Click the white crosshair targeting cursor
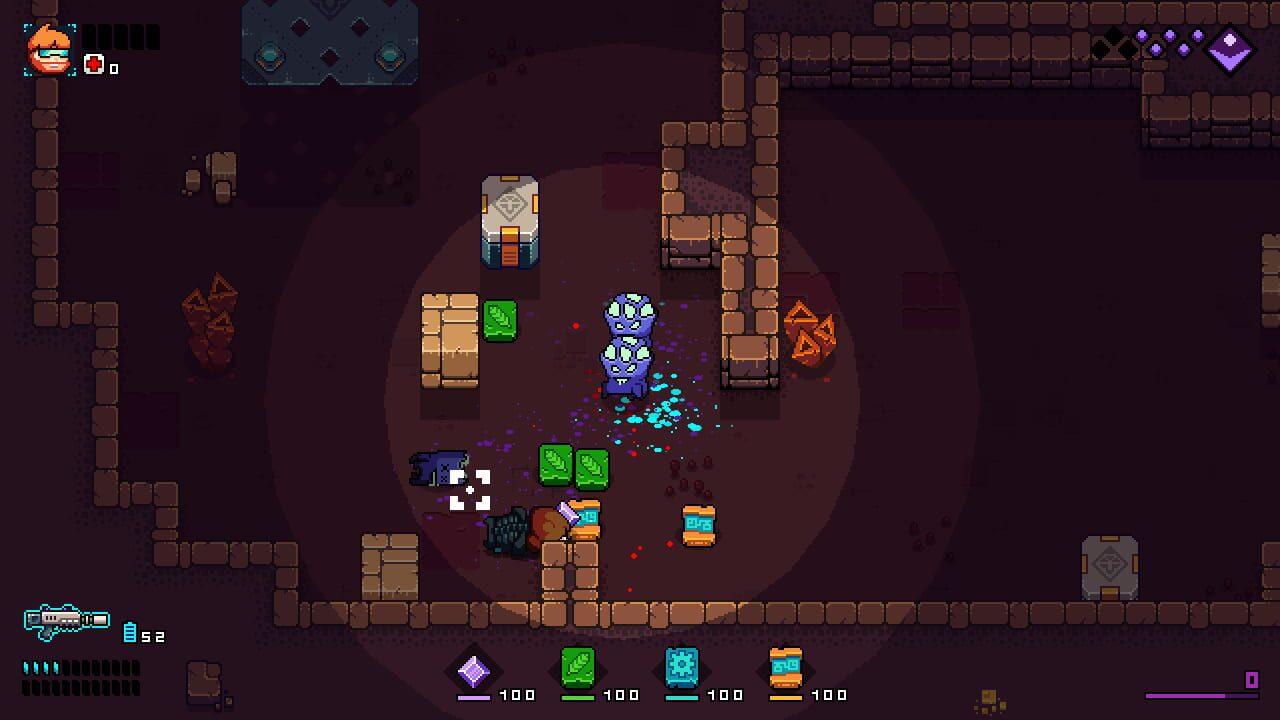The width and height of the screenshot is (1280, 720). (x=470, y=489)
